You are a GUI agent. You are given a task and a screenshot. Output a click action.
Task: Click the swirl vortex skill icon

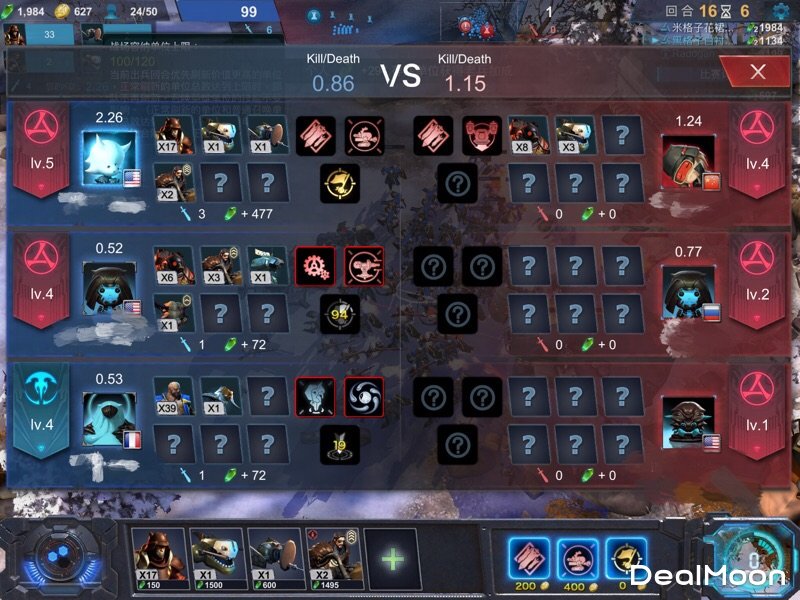point(364,397)
